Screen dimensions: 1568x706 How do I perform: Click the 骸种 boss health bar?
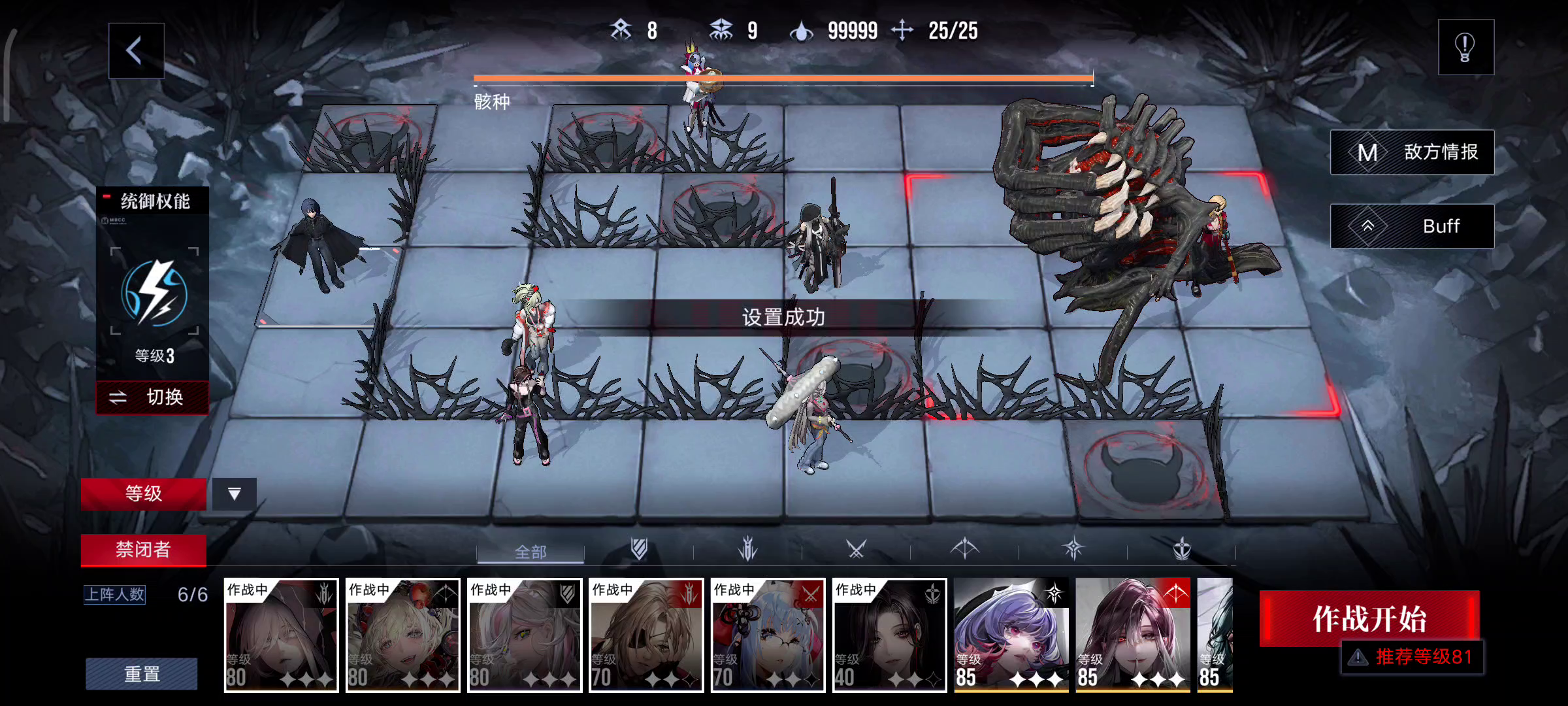(783, 80)
